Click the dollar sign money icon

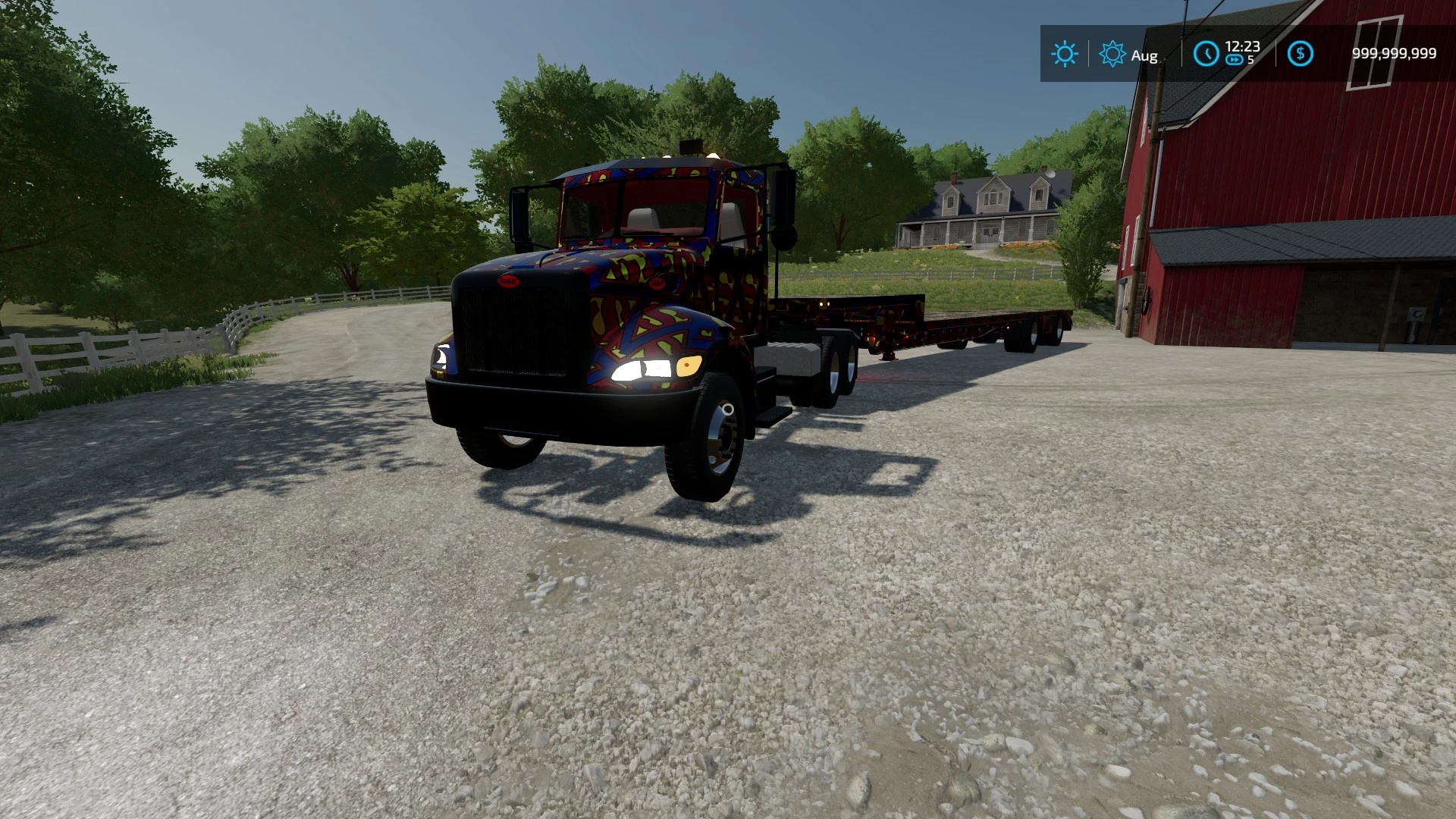[x=1301, y=53]
